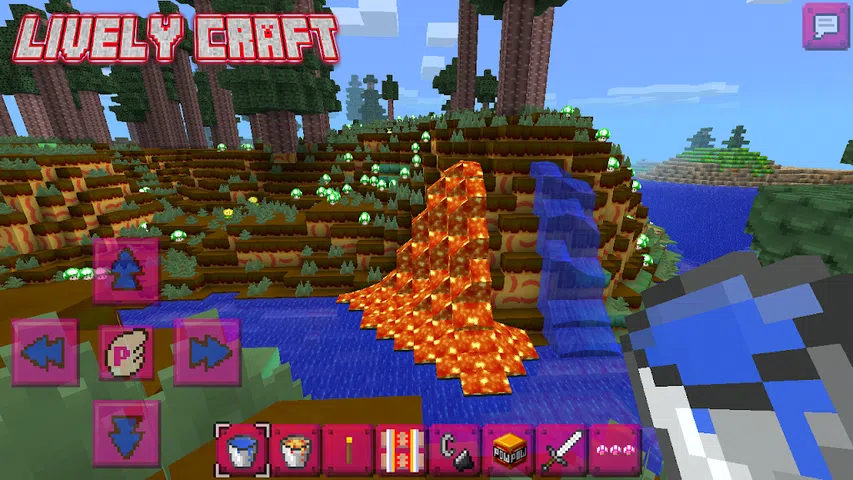Tap the move forward up arrow
This screenshot has width=853, height=480.
126,271
